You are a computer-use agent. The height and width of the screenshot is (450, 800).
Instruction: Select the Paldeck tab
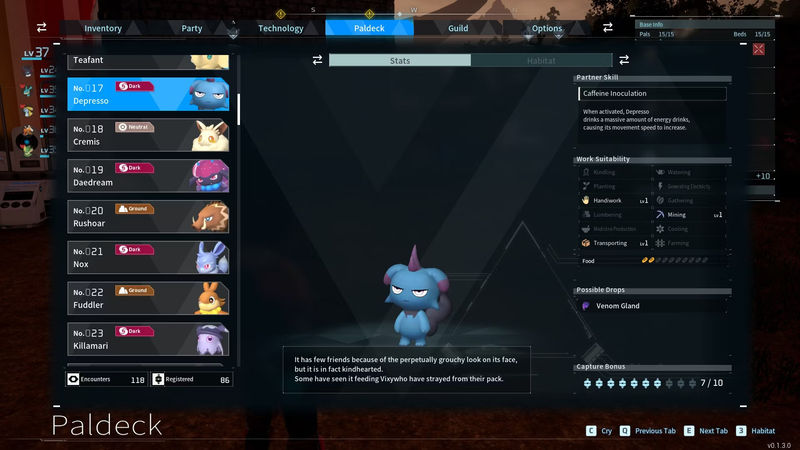pyautogui.click(x=369, y=28)
